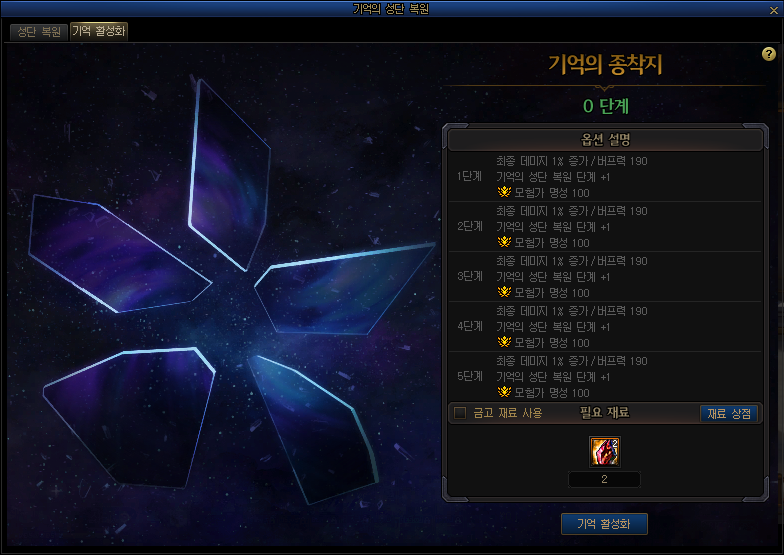Select the required red material item icon
The width and height of the screenshot is (784, 555).
tap(604, 451)
